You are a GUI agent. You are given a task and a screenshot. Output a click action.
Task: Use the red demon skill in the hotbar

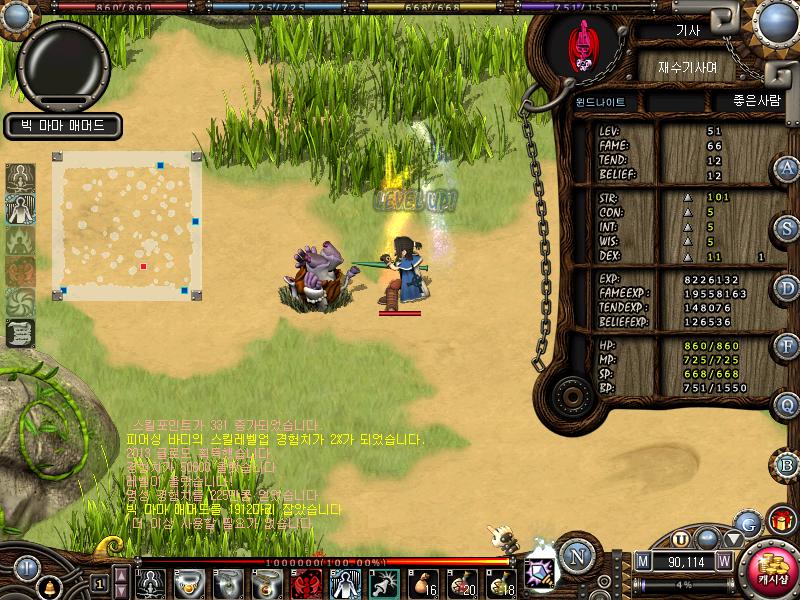coord(307,583)
